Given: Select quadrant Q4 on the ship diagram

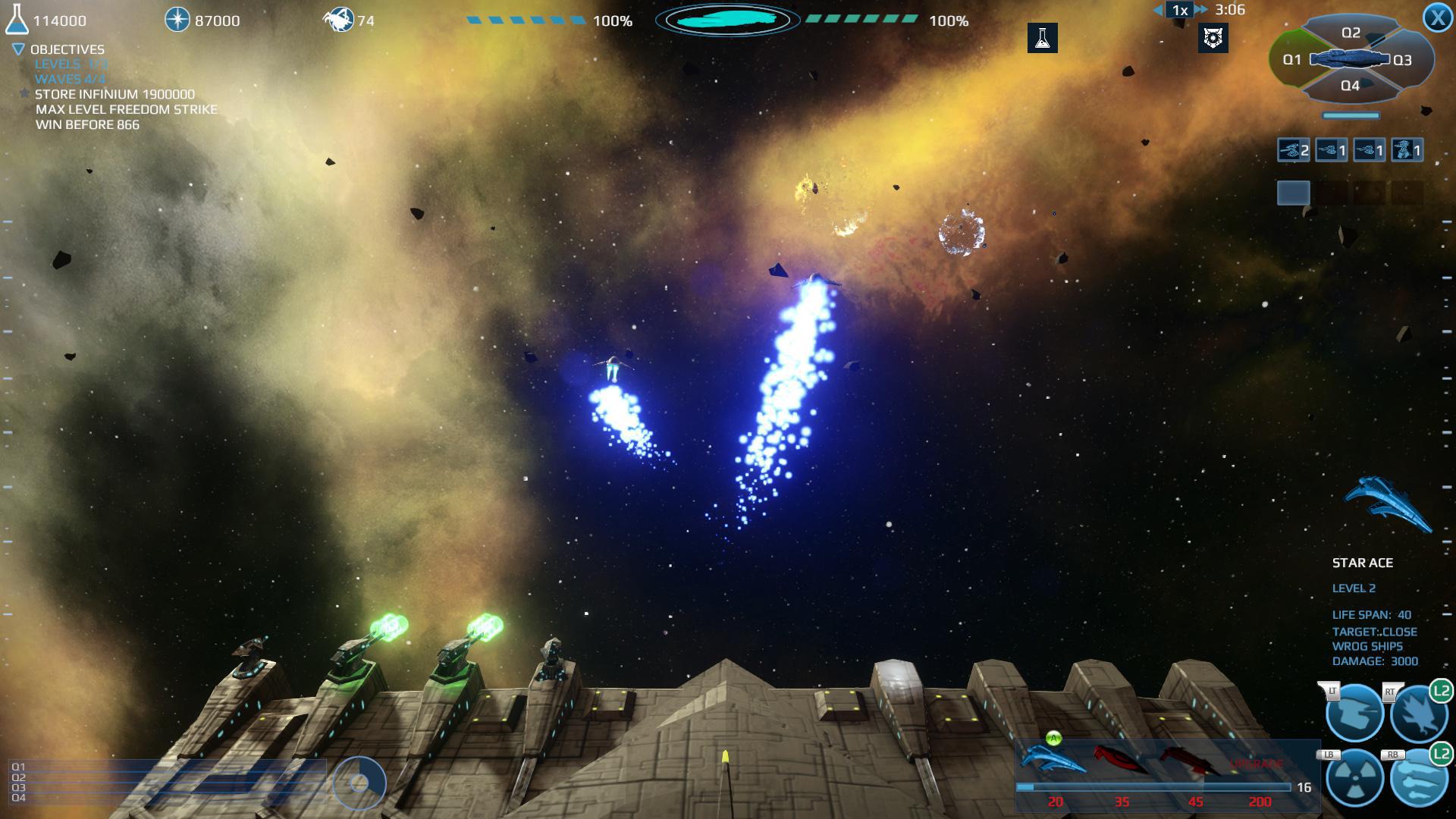Looking at the screenshot, I should click(1350, 85).
